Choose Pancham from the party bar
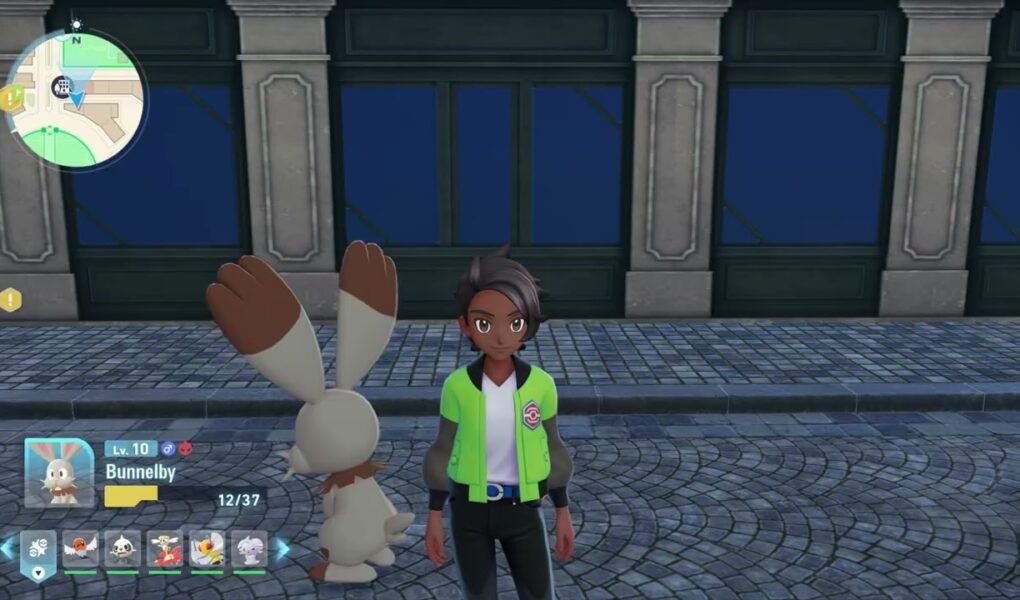 [123, 549]
